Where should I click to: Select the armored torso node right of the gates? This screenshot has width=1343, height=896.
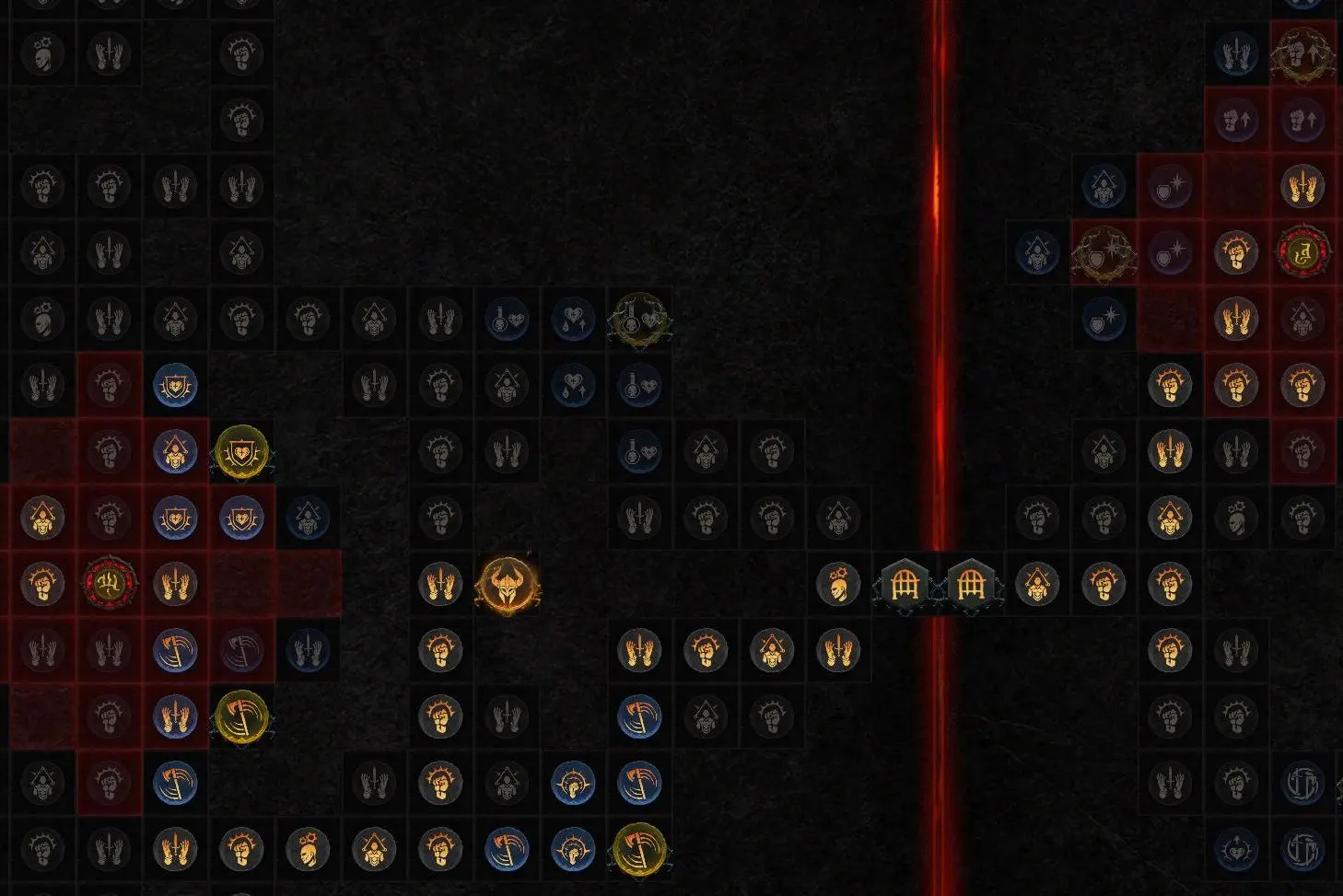point(1039,585)
